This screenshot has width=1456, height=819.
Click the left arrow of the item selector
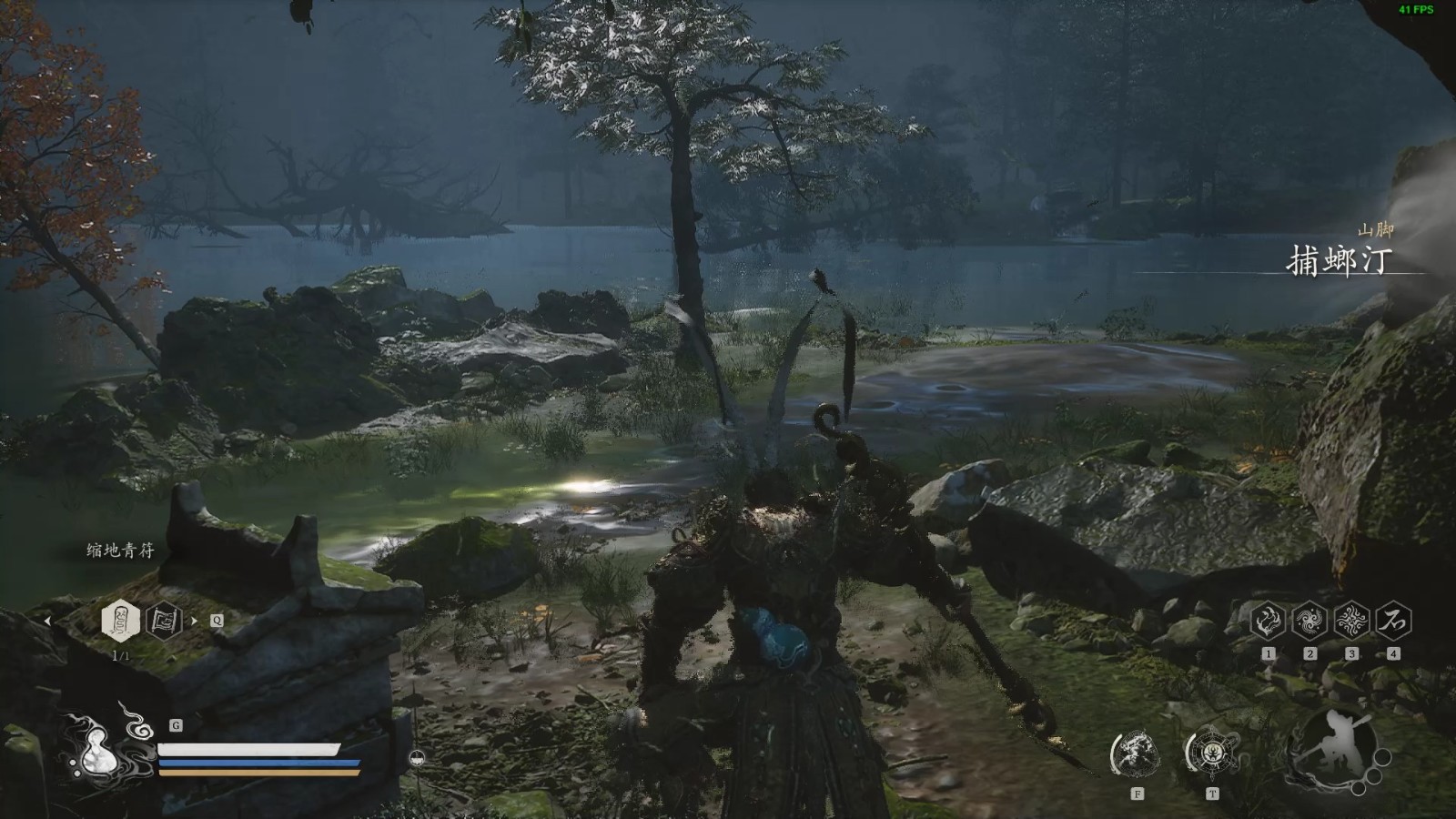[48, 622]
